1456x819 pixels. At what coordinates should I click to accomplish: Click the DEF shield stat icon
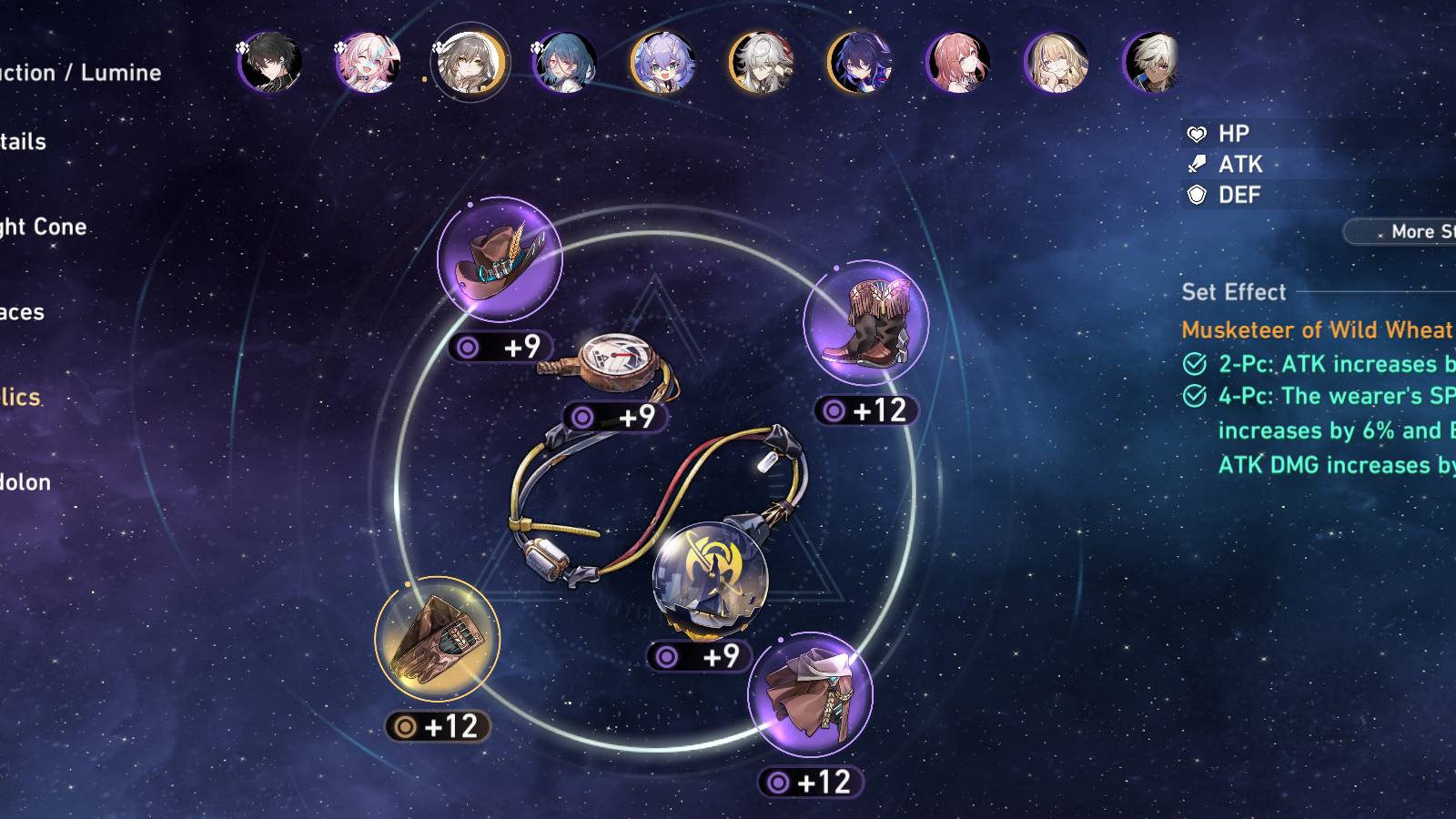click(x=1196, y=195)
